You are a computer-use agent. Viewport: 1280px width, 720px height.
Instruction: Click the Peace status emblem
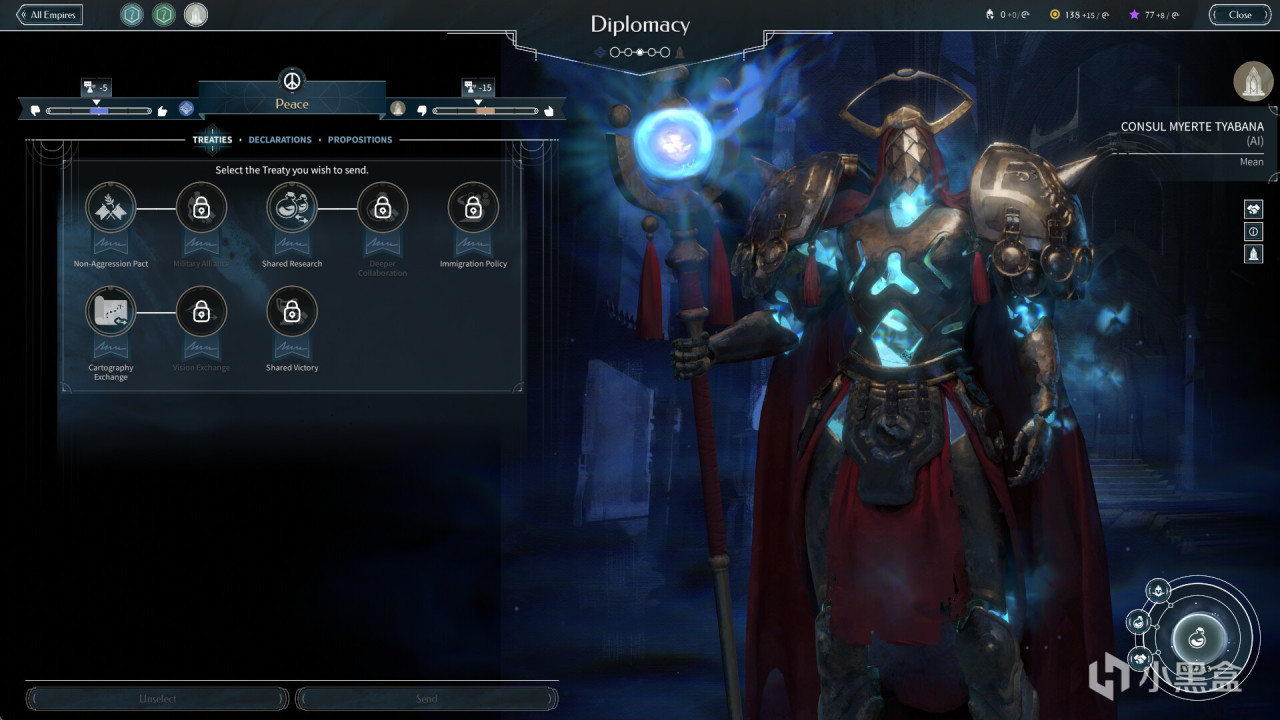[292, 81]
